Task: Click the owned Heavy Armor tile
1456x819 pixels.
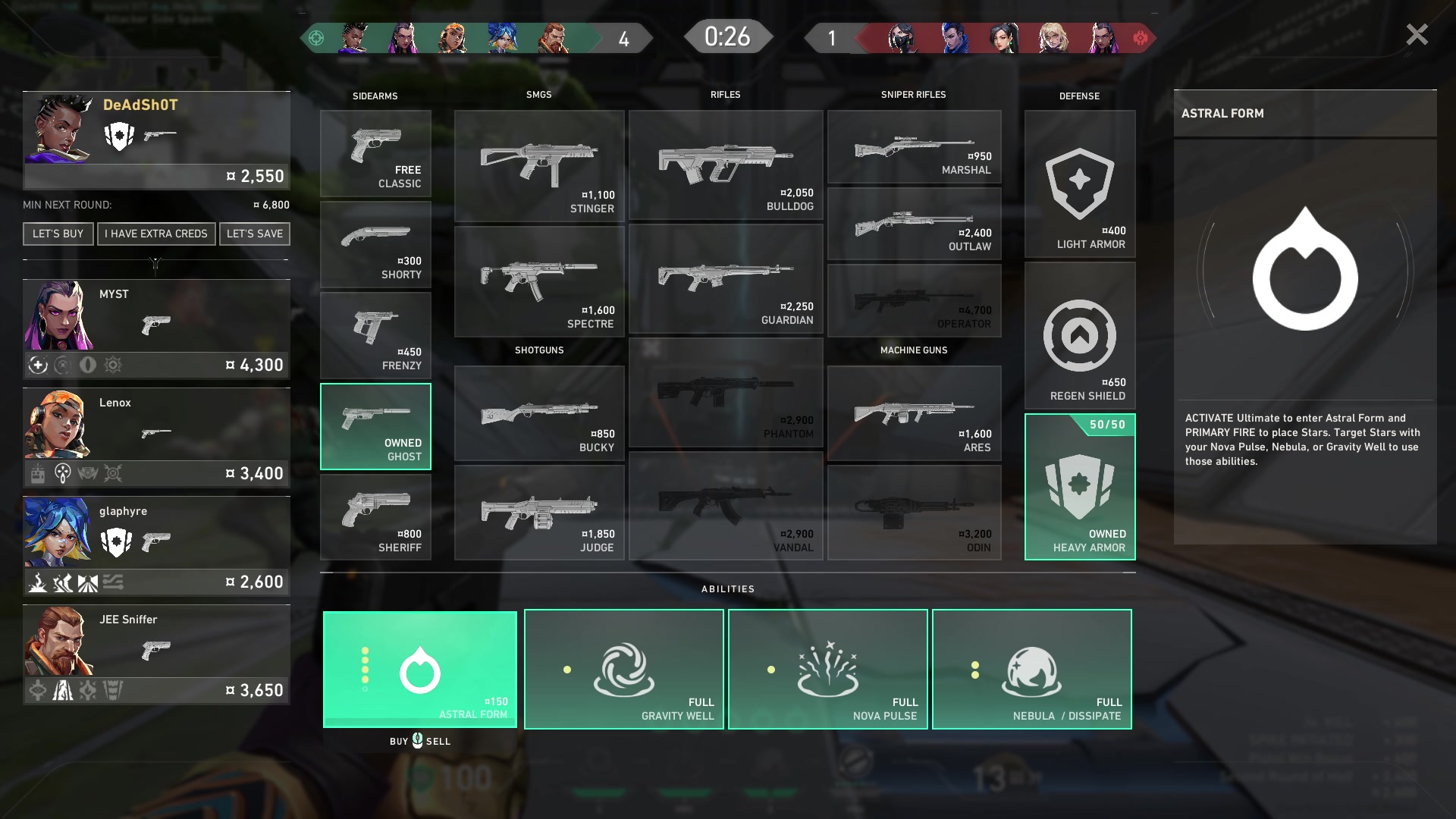Action: [x=1080, y=487]
